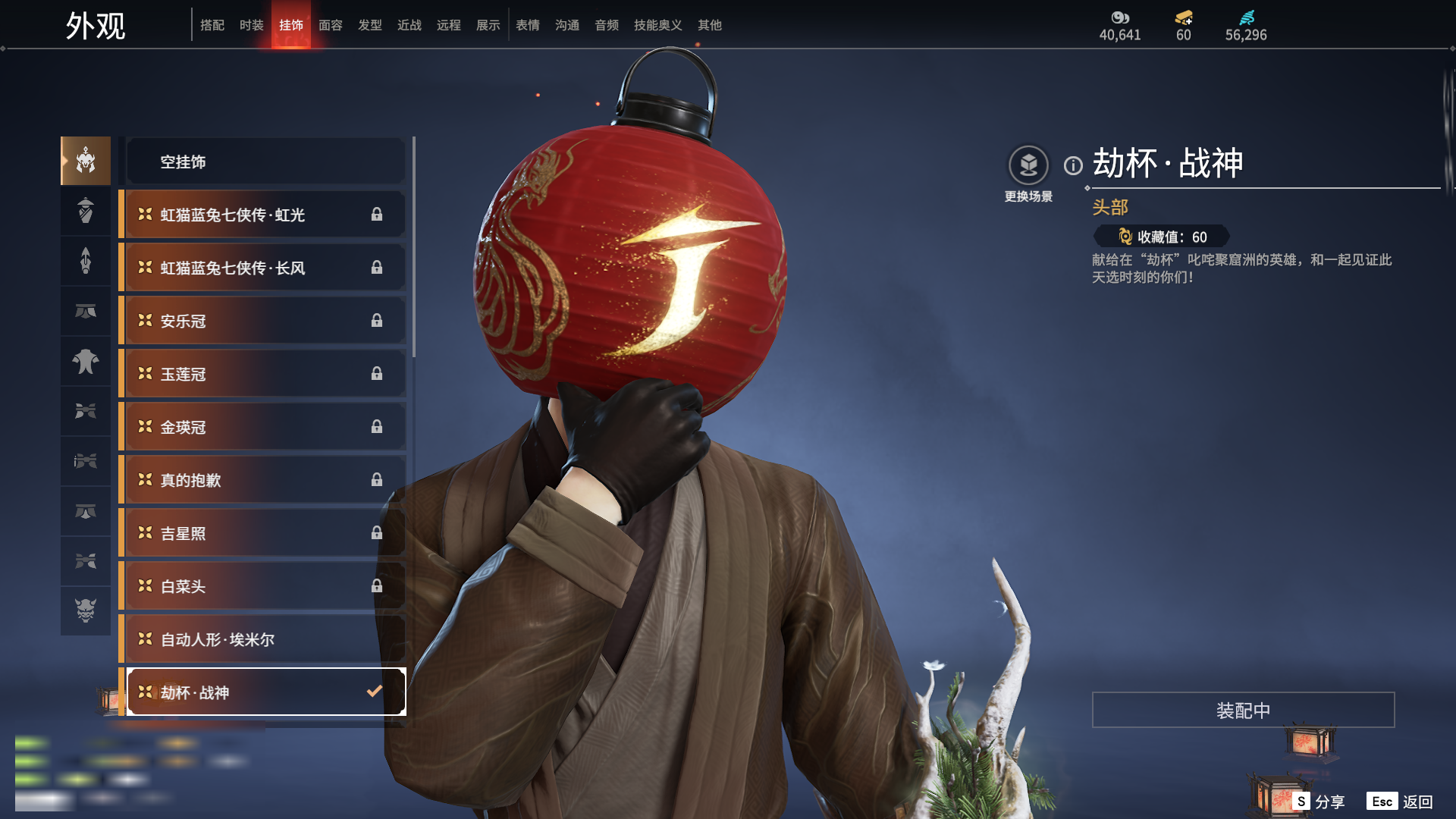Select the 玉莲冠 list item
This screenshot has height=819, width=1456.
pos(265,374)
